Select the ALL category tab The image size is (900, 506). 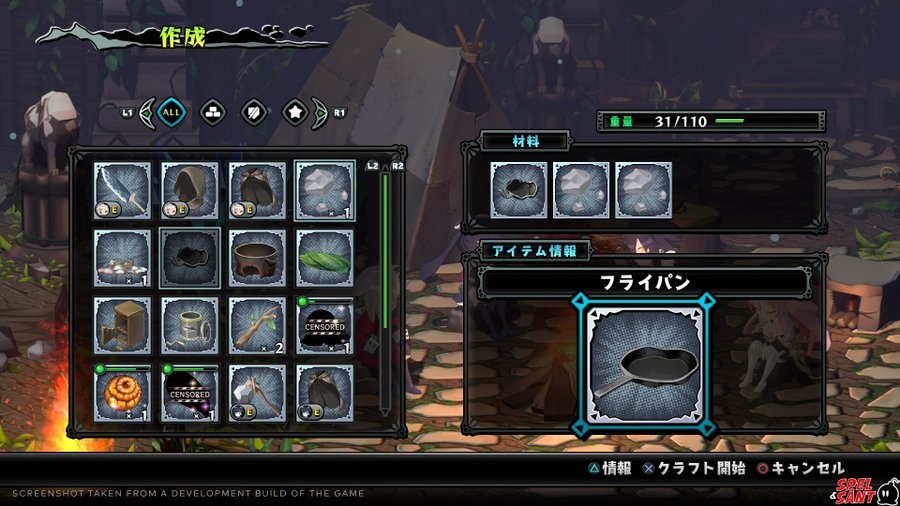172,112
